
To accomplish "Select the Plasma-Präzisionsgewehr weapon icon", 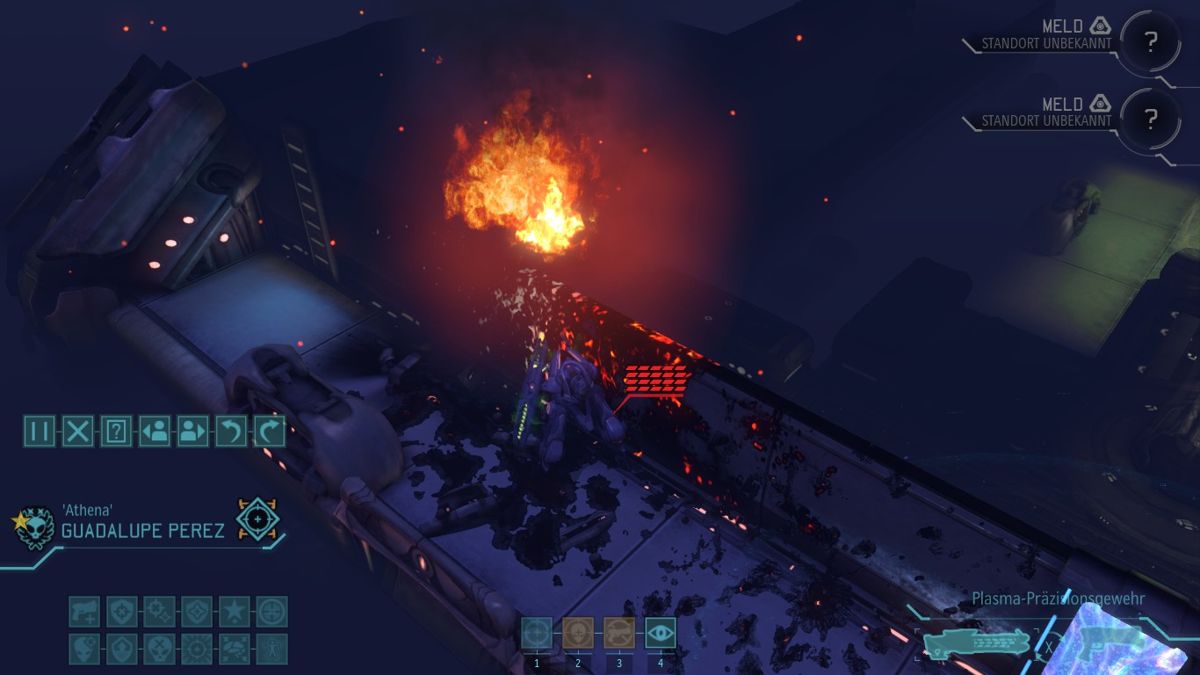I will click(x=975, y=640).
